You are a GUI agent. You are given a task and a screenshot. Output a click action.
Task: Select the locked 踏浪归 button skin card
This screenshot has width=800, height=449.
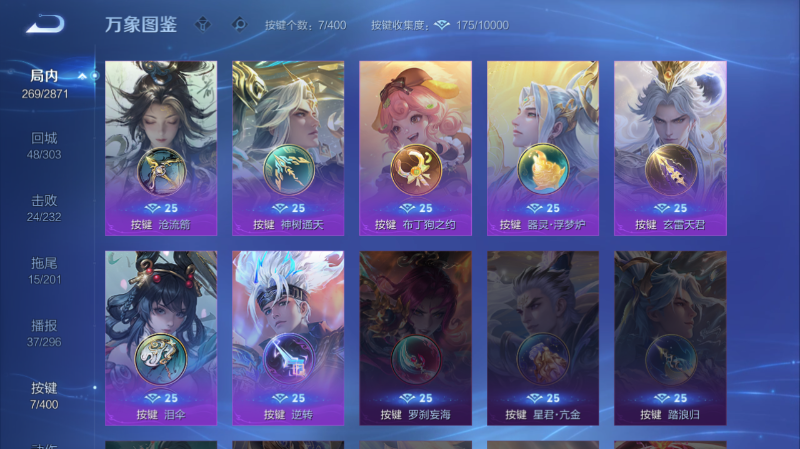coord(670,338)
